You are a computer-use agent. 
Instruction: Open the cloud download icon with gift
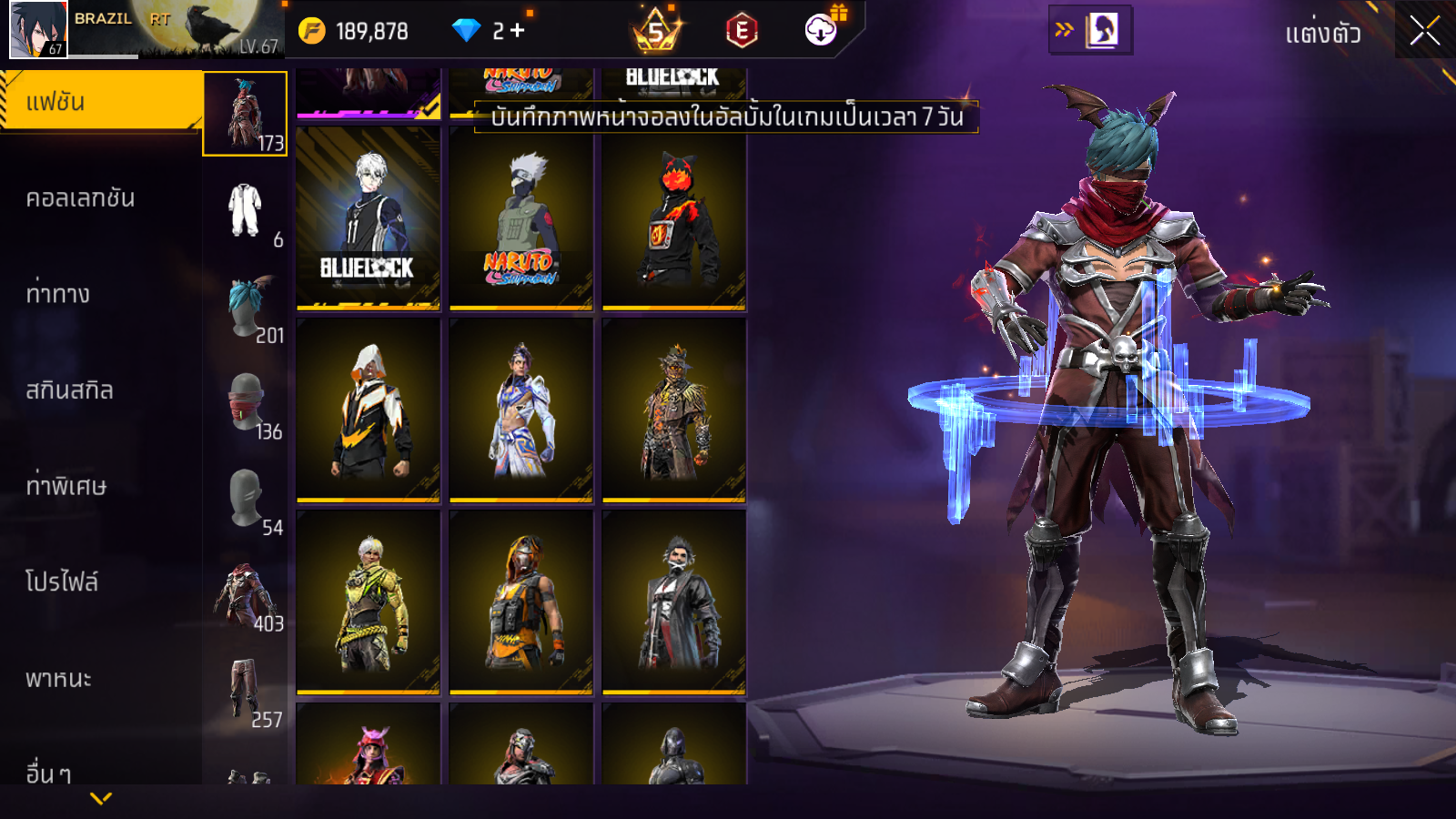click(822, 29)
